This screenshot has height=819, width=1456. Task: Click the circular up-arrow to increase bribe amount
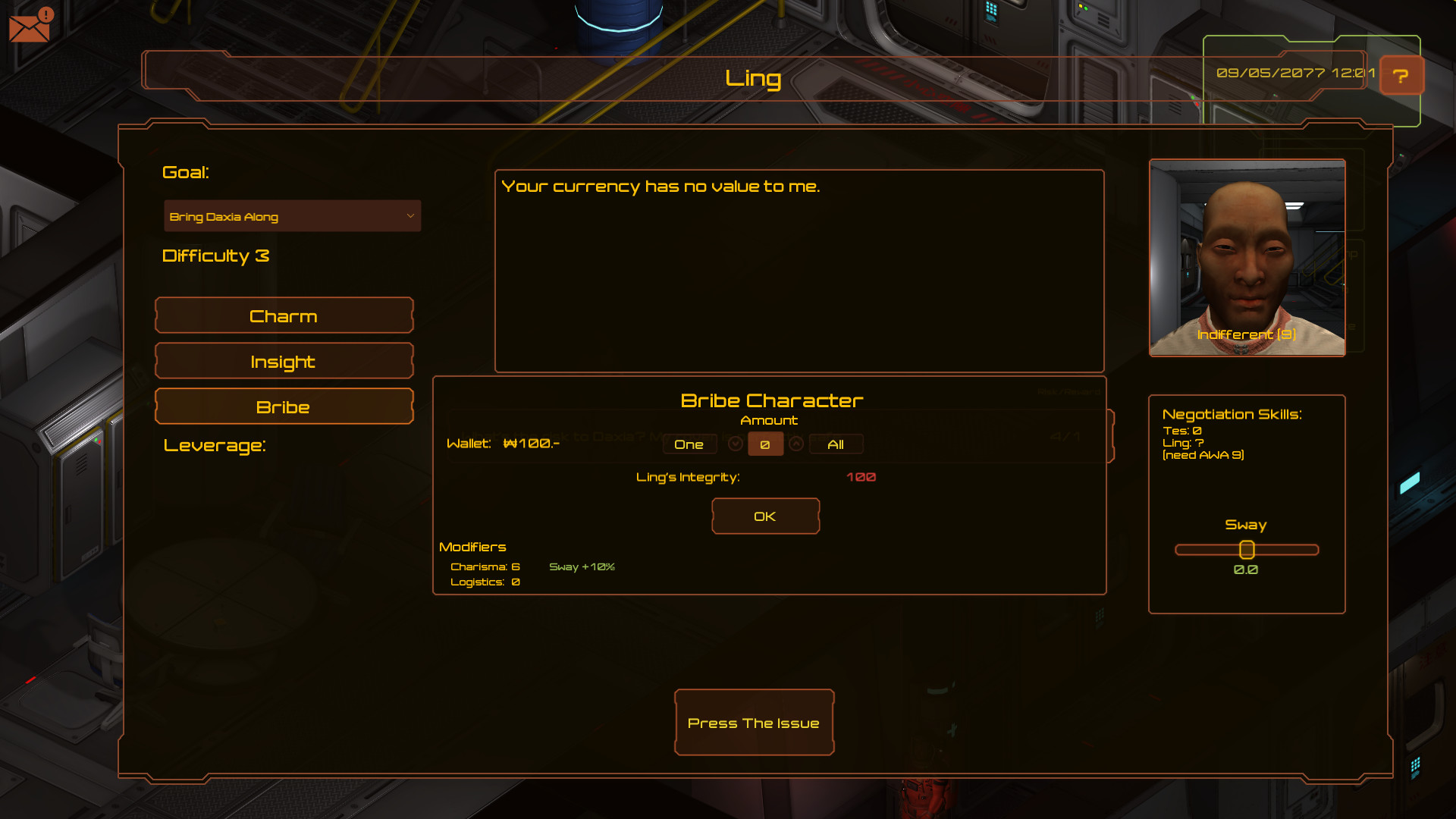click(x=796, y=444)
